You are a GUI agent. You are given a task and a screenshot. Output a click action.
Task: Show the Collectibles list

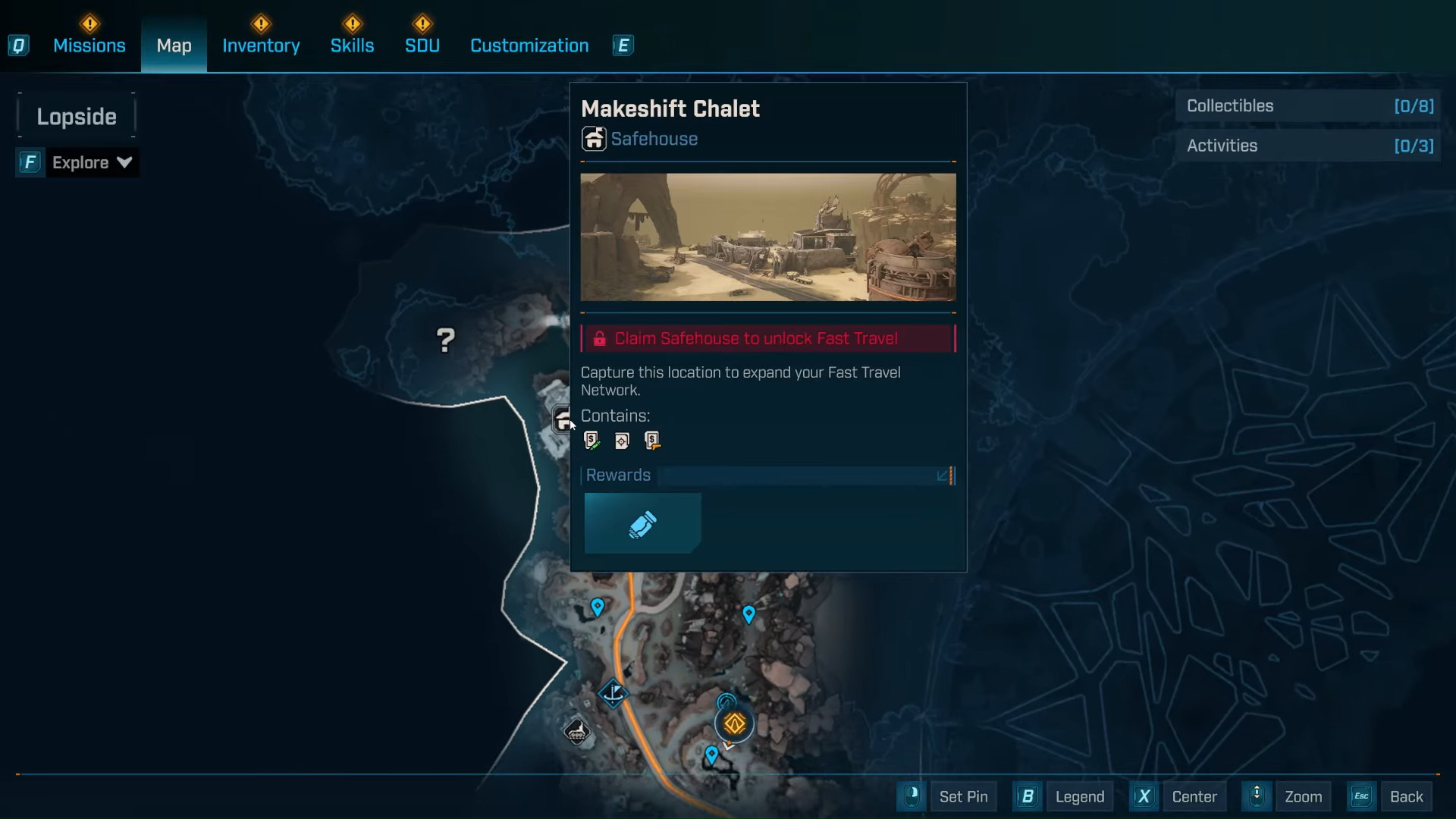pyautogui.click(x=1309, y=106)
